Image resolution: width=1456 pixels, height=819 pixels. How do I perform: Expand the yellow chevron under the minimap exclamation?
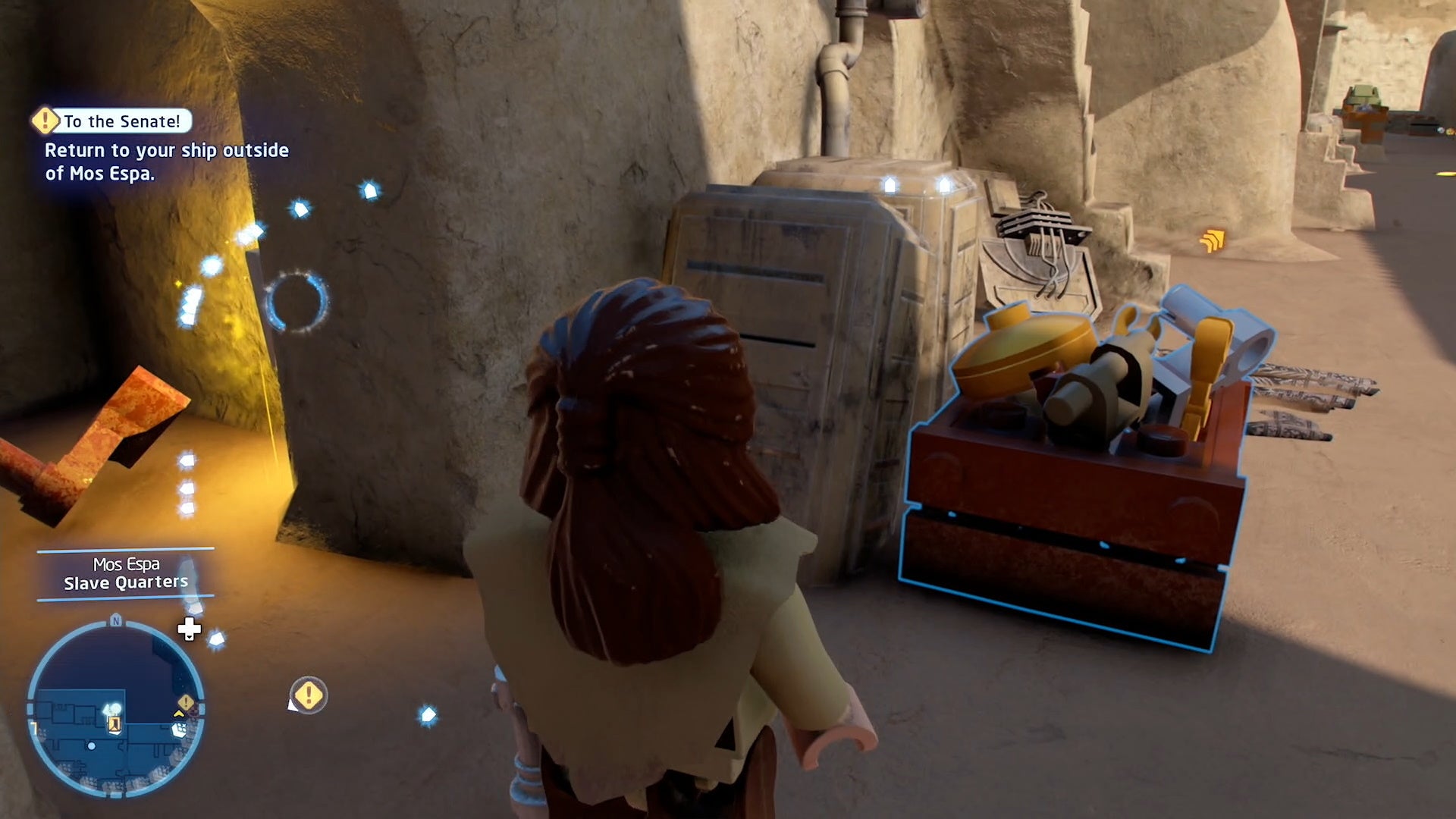[x=179, y=714]
